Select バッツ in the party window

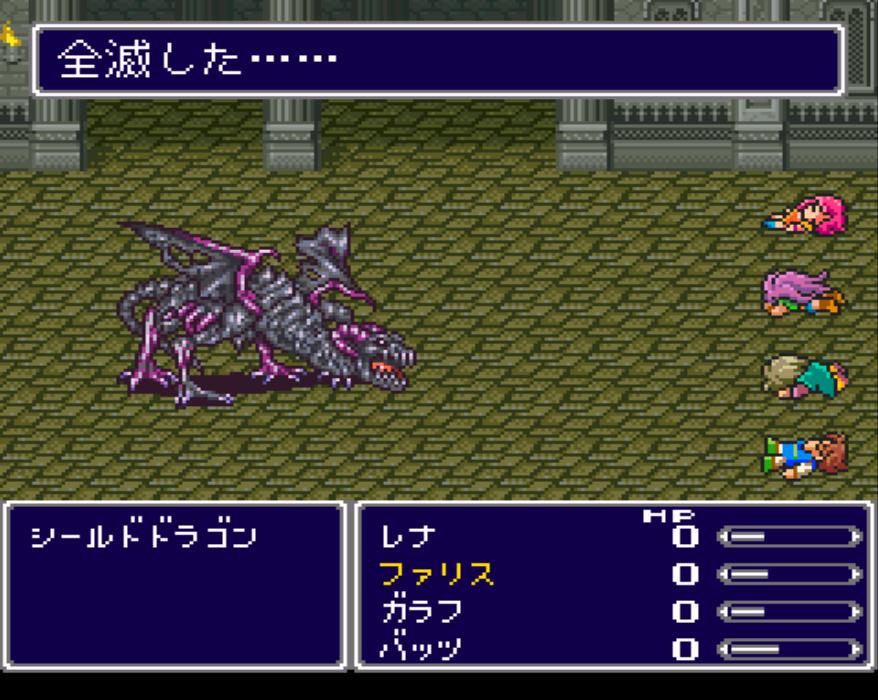(421, 648)
